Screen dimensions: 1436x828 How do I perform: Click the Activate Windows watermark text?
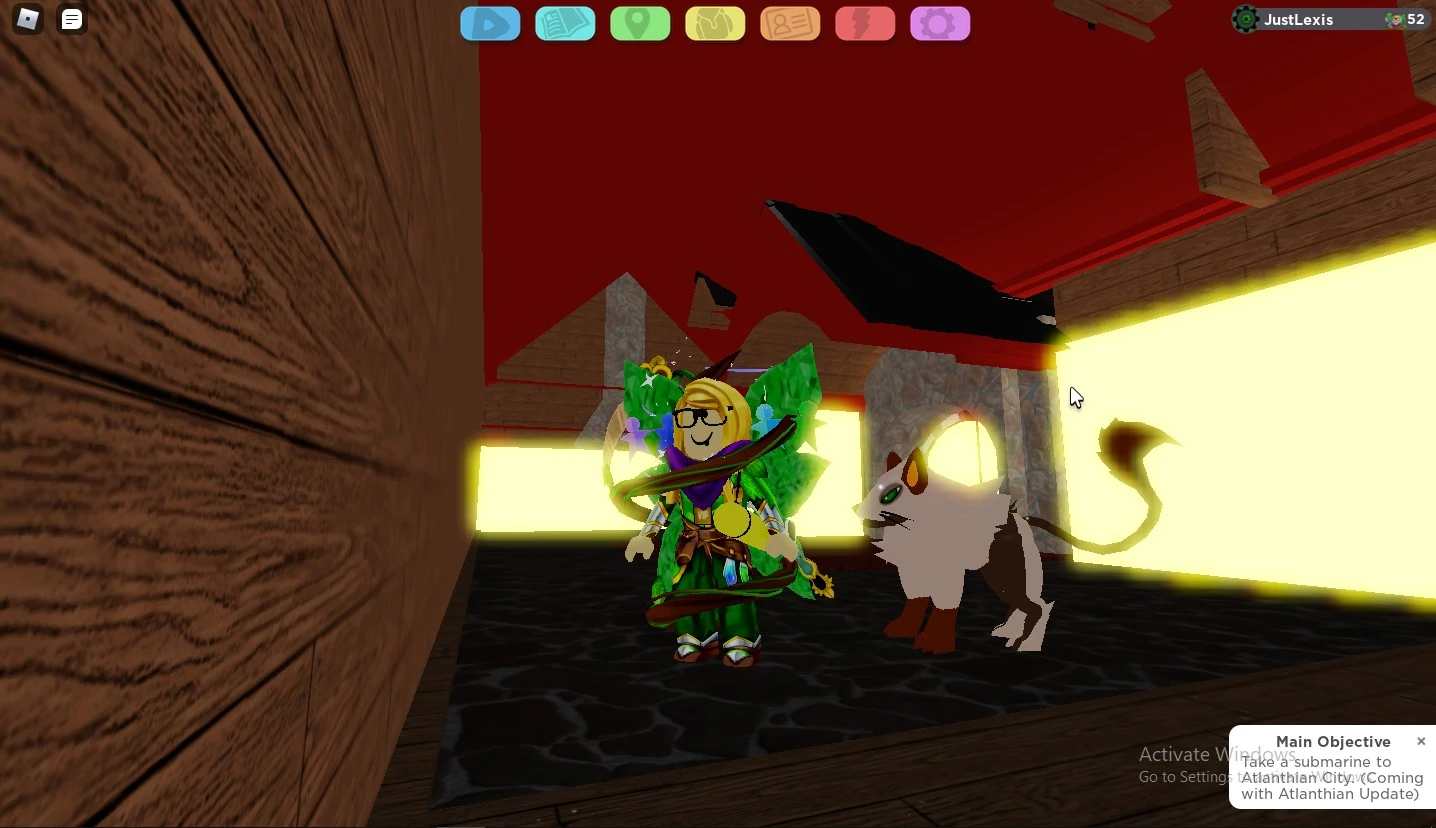click(x=1216, y=754)
